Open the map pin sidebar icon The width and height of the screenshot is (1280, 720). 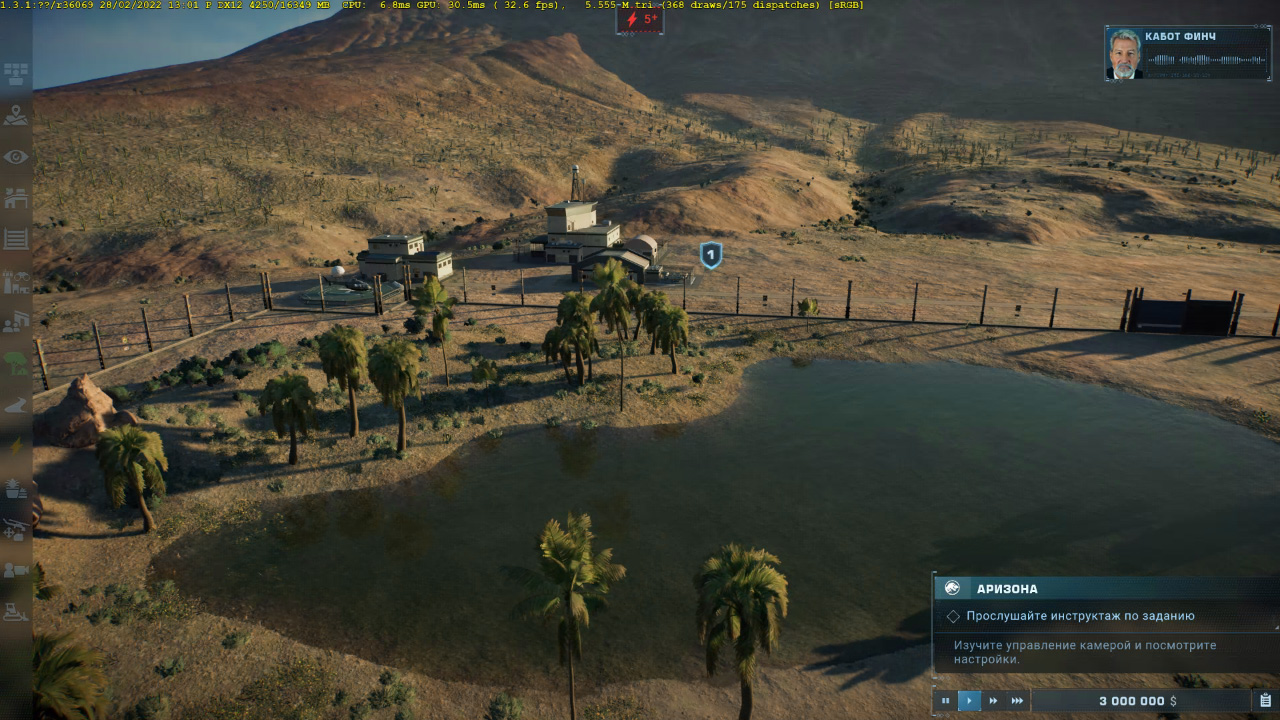pos(16,116)
